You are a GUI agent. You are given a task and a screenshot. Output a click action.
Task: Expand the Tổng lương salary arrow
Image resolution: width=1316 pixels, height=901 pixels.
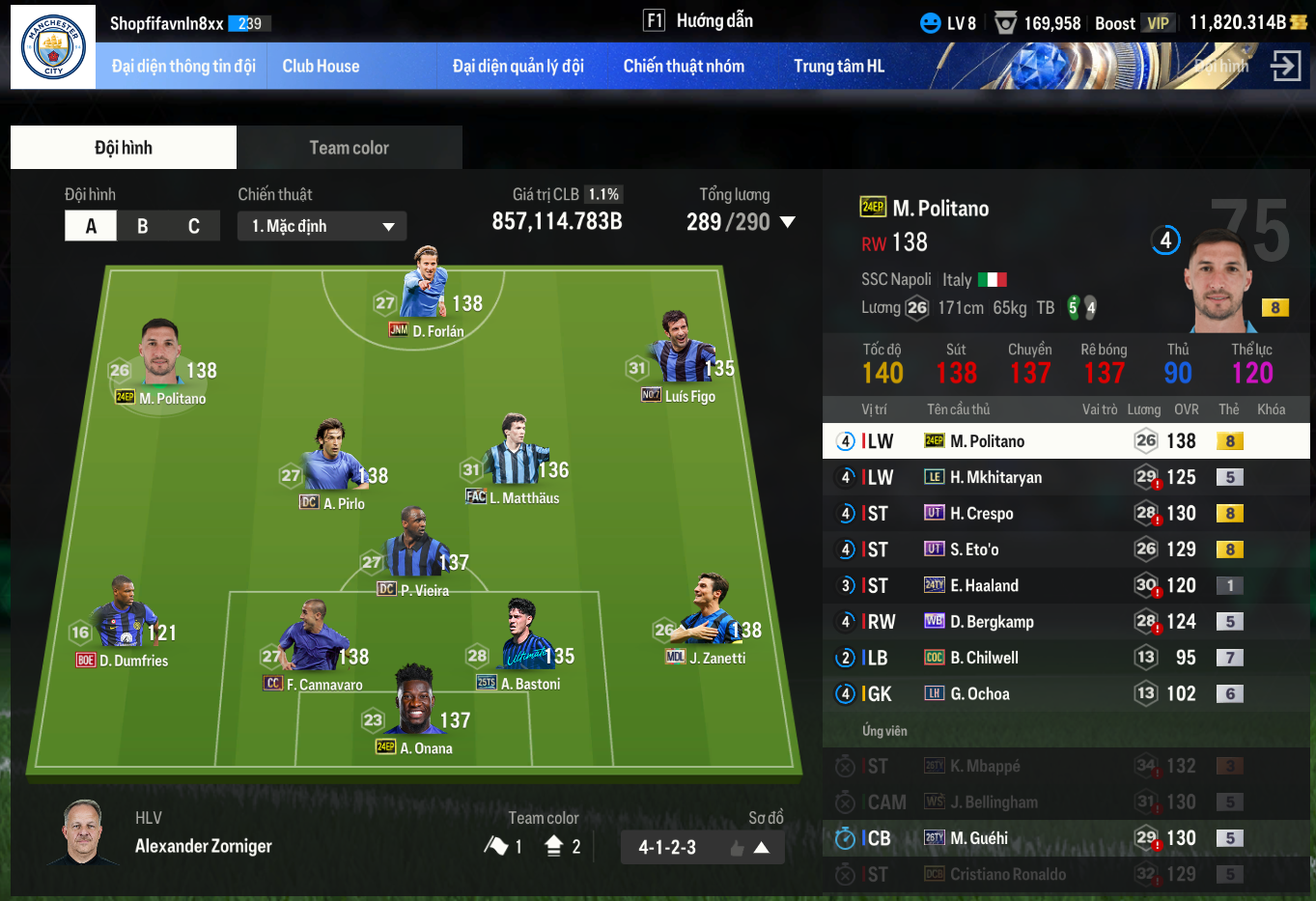(788, 222)
